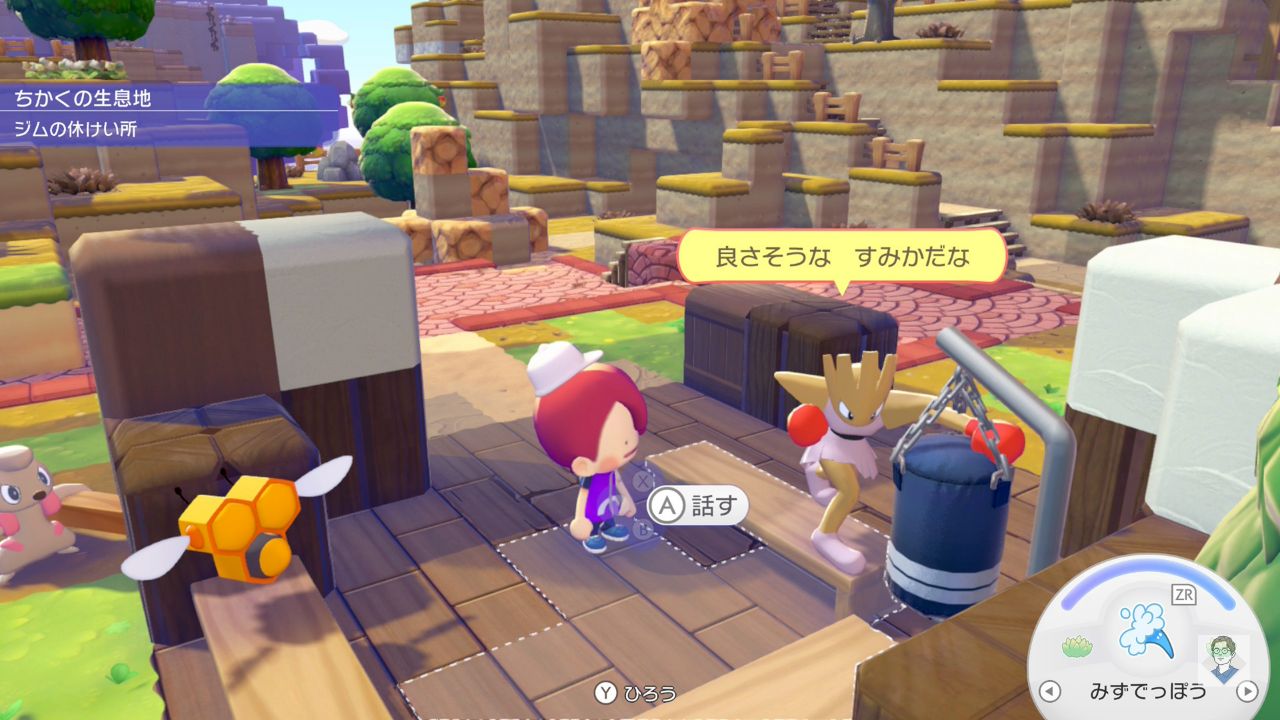Cycle to the previous move with left arrow

1049,691
